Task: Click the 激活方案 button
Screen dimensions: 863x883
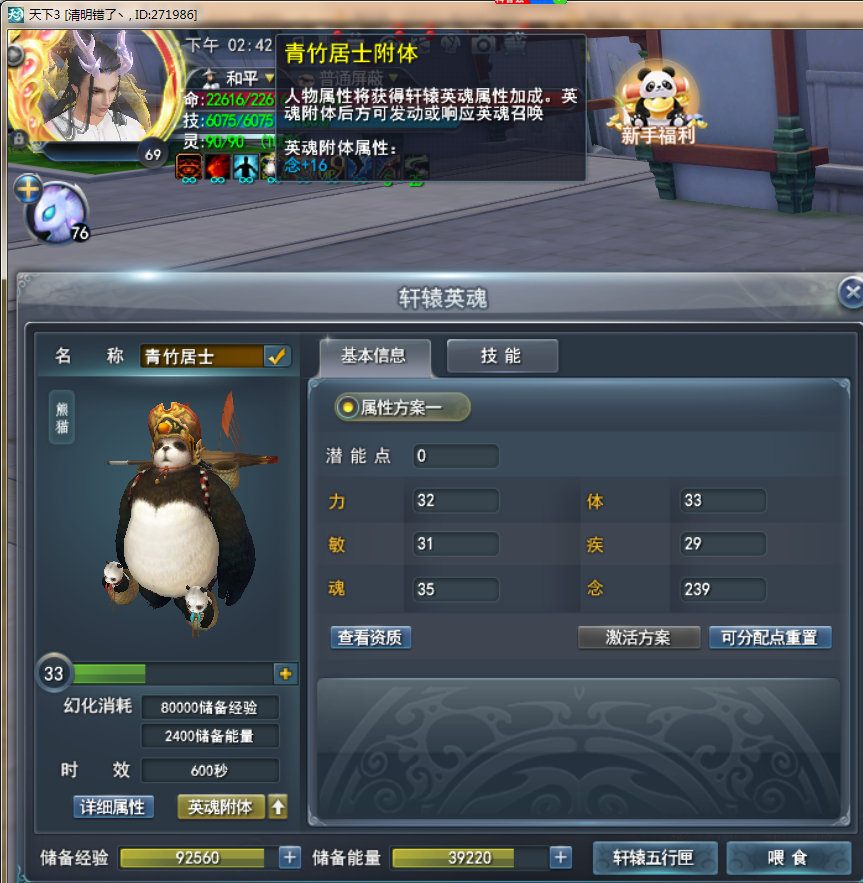Action: click(x=638, y=637)
